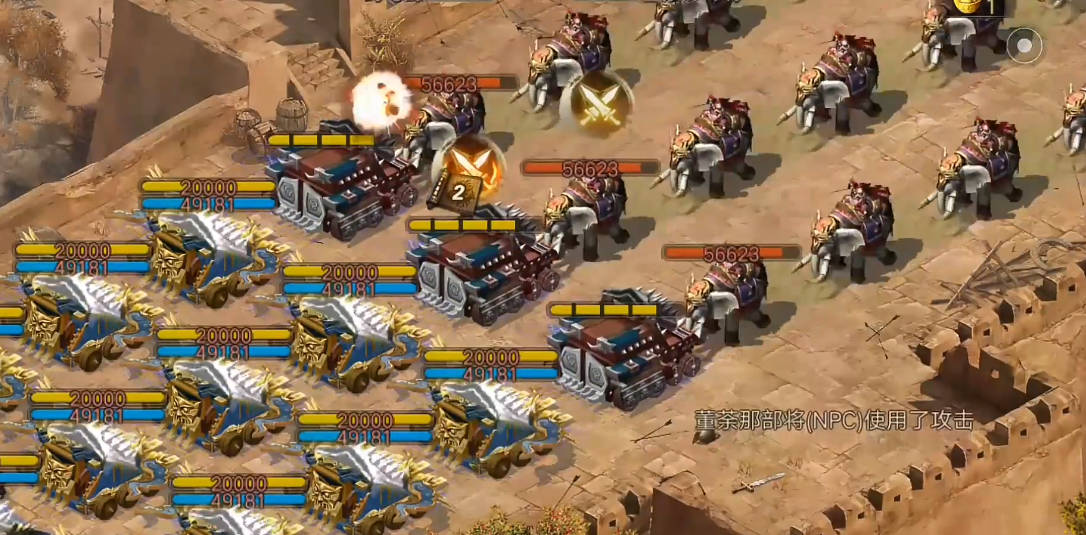Select the flaming crossed-swords battle icon
Image resolution: width=1086 pixels, height=535 pixels.
tap(473, 161)
